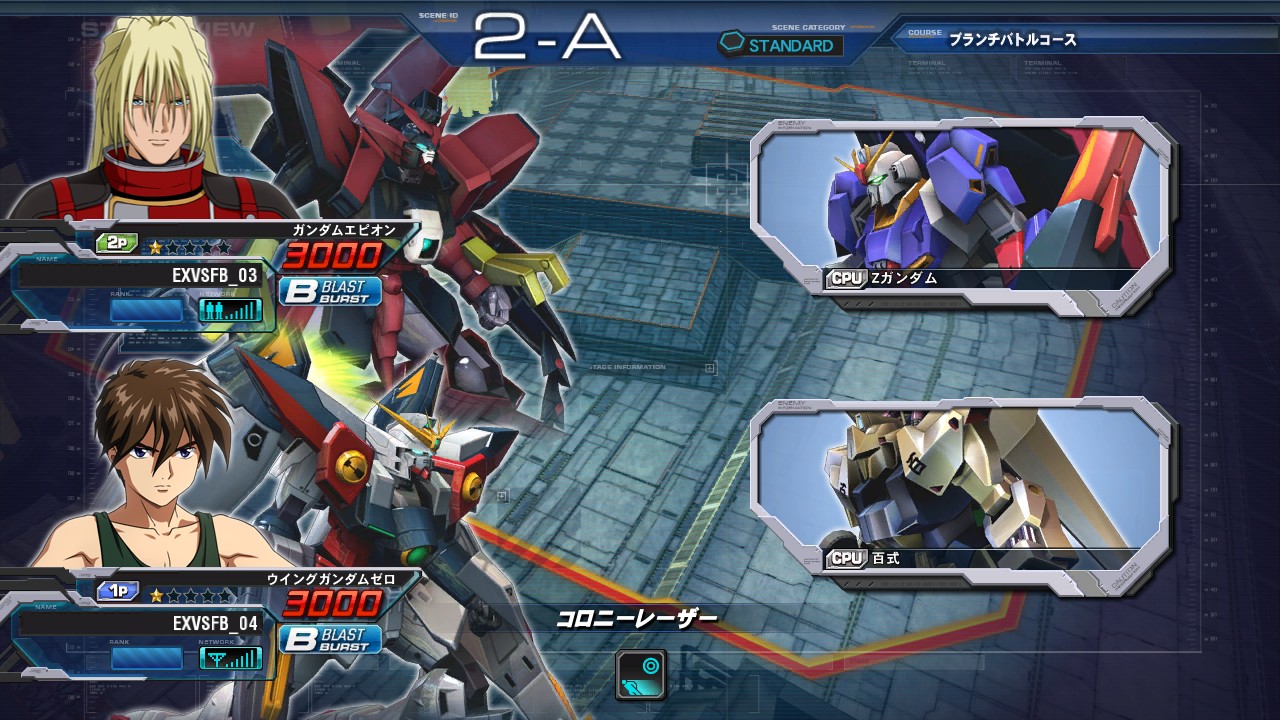This screenshot has width=1280, height=720.
Task: Click the 2P Blast Burst badge for ガンダムエピオン
Action: click(x=331, y=292)
